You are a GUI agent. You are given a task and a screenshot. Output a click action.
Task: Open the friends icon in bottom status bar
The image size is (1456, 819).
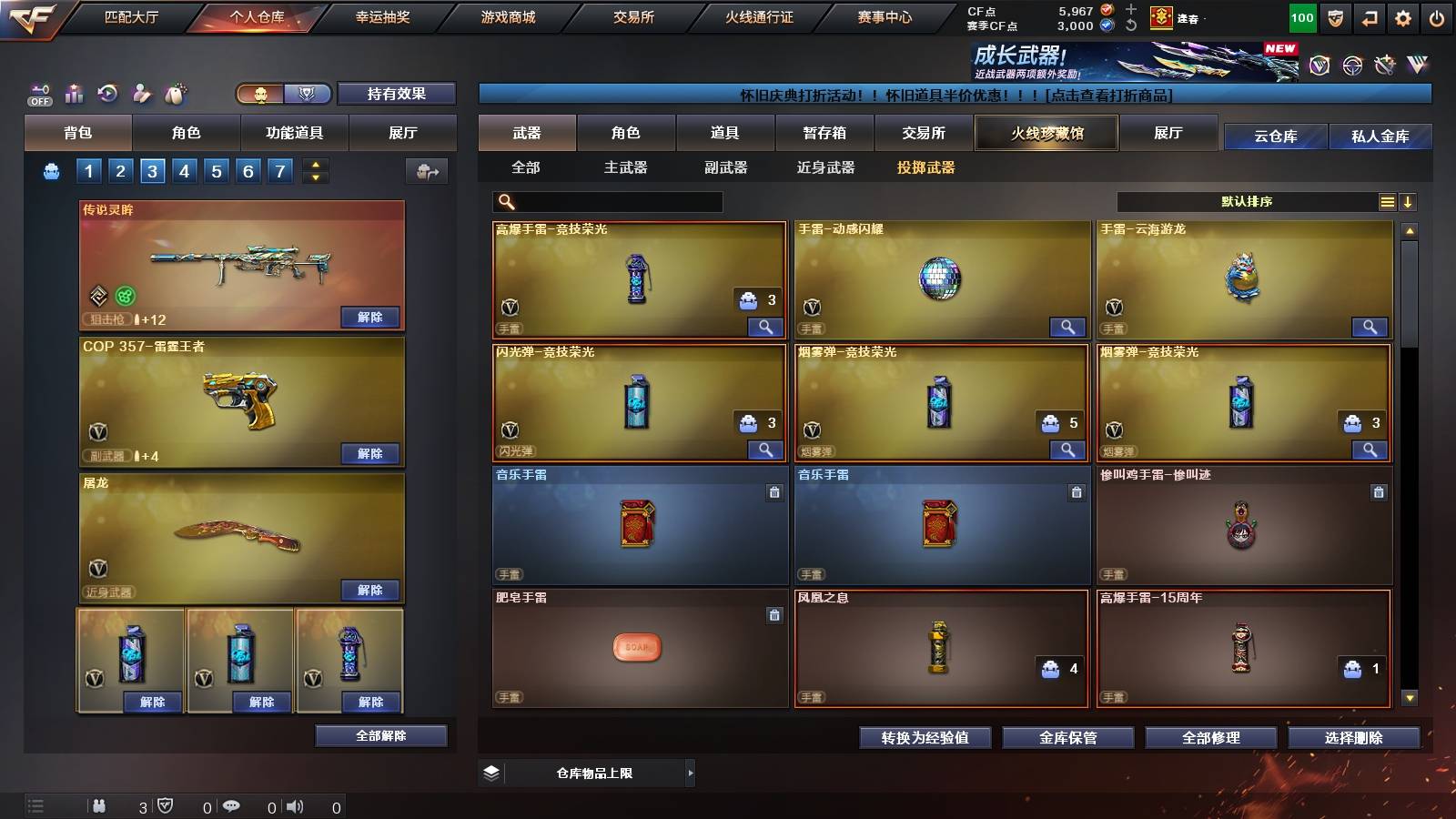[x=100, y=805]
